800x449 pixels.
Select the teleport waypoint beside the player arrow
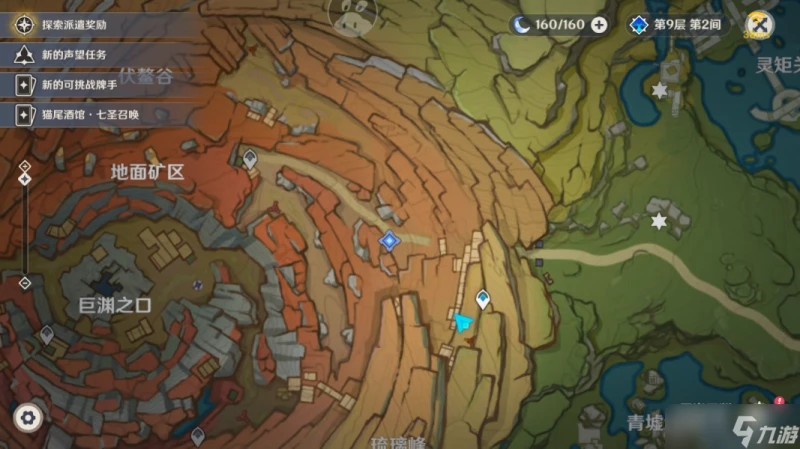coord(483,298)
